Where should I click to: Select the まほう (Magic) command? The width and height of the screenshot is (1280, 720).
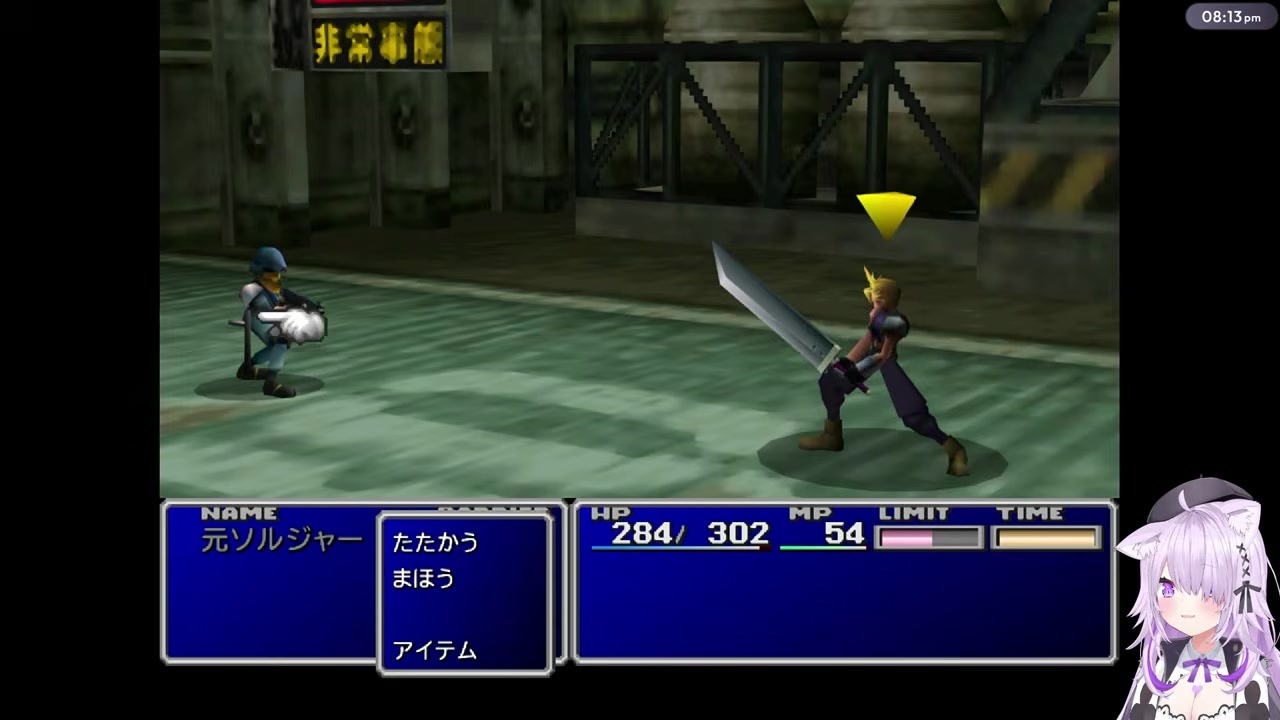[421, 579]
